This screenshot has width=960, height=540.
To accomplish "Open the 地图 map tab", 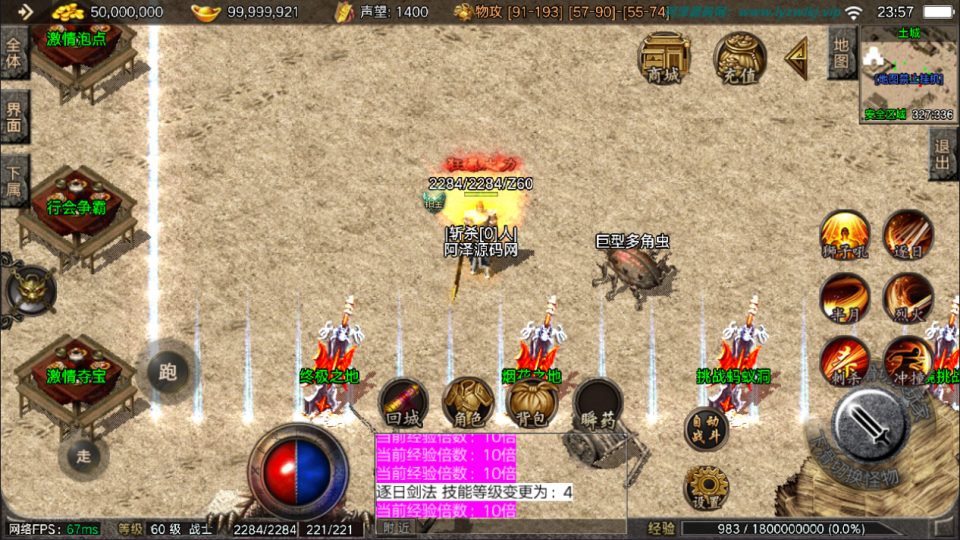I will click(842, 52).
